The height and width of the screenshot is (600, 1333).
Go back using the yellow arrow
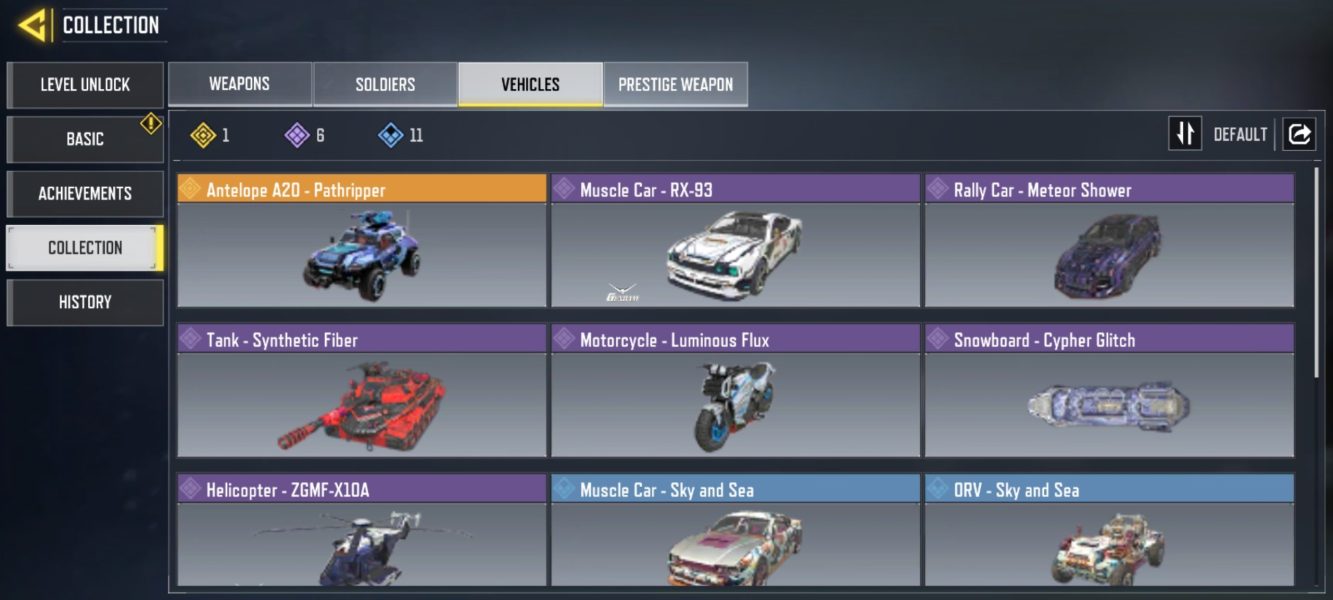(x=32, y=25)
